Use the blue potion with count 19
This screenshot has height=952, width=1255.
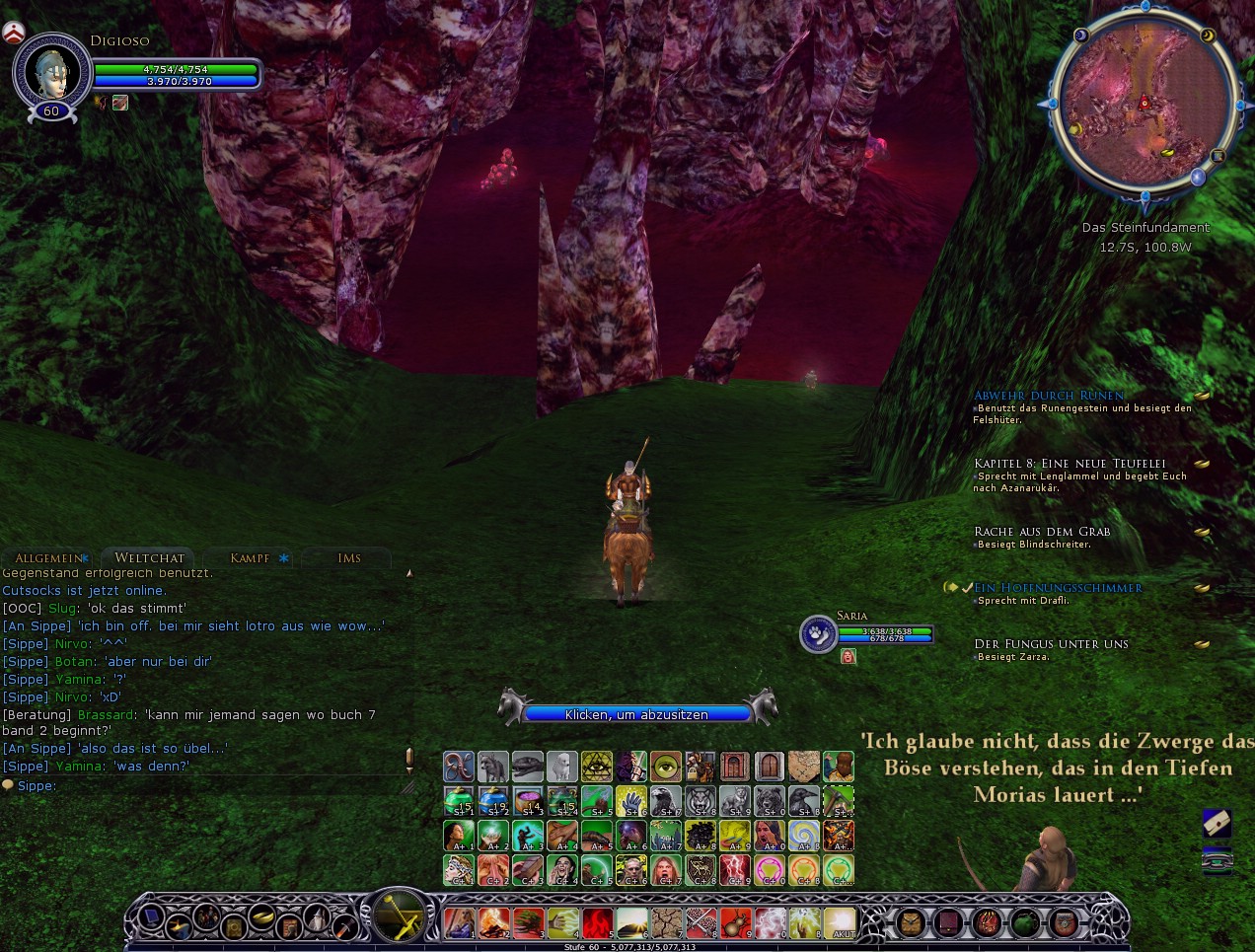[x=493, y=801]
